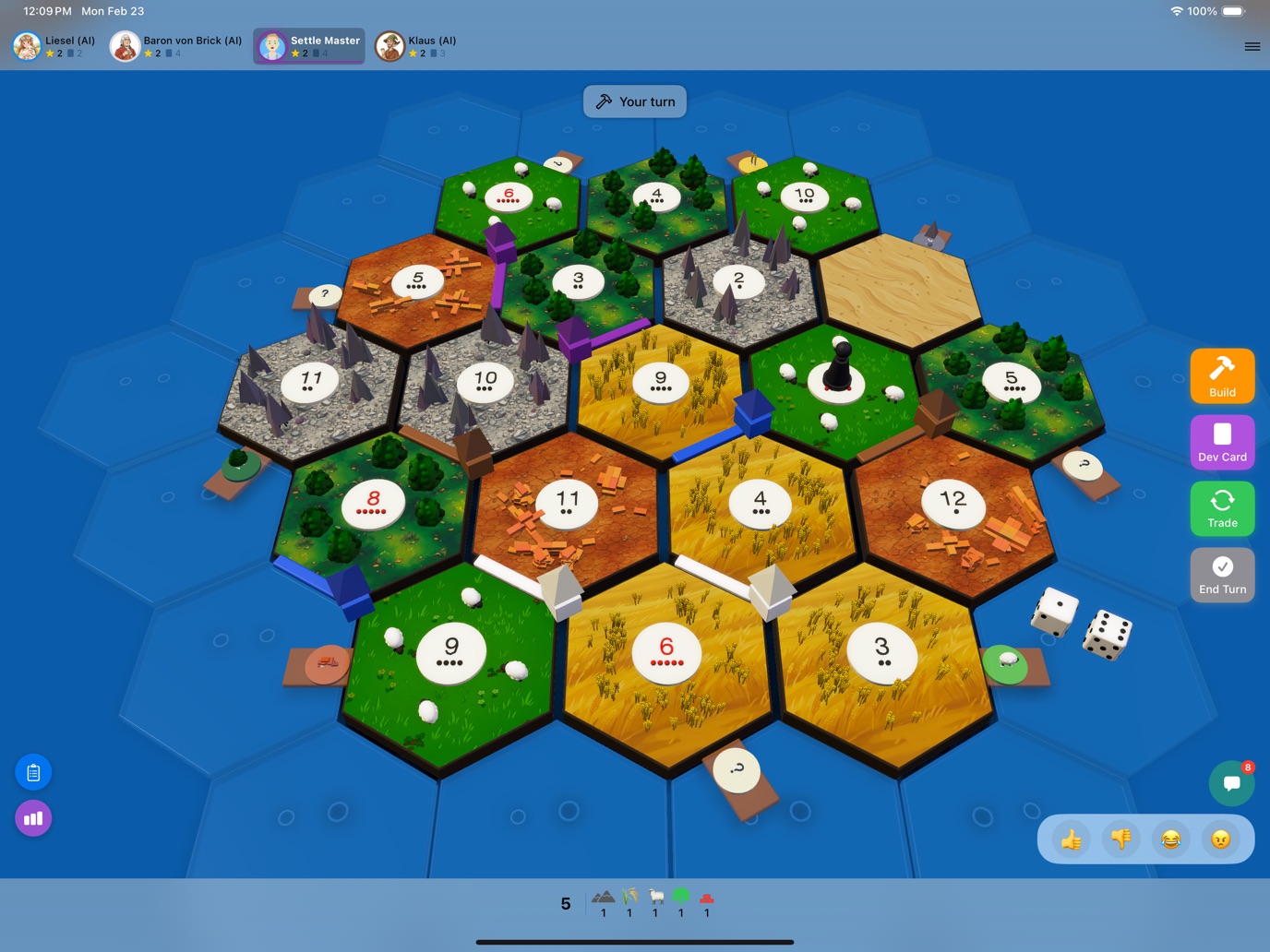Send the thumbs down reaction
This screenshot has width=1270, height=952.
1120,839
